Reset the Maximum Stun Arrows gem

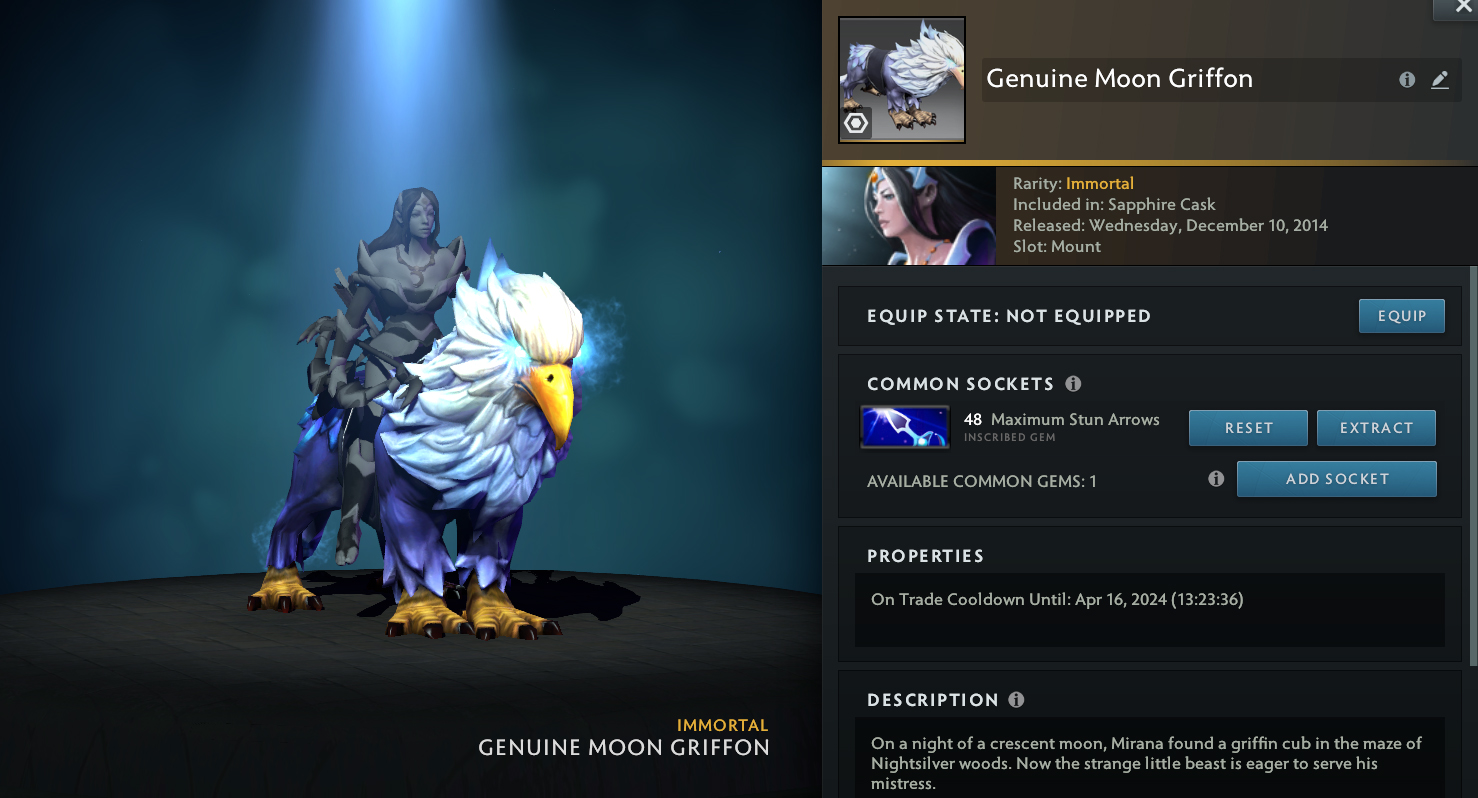[1248, 428]
